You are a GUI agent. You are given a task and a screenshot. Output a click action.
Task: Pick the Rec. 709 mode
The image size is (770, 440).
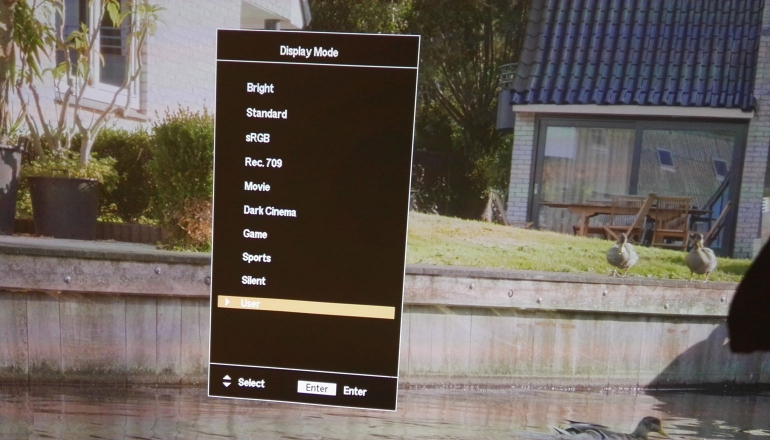263,162
